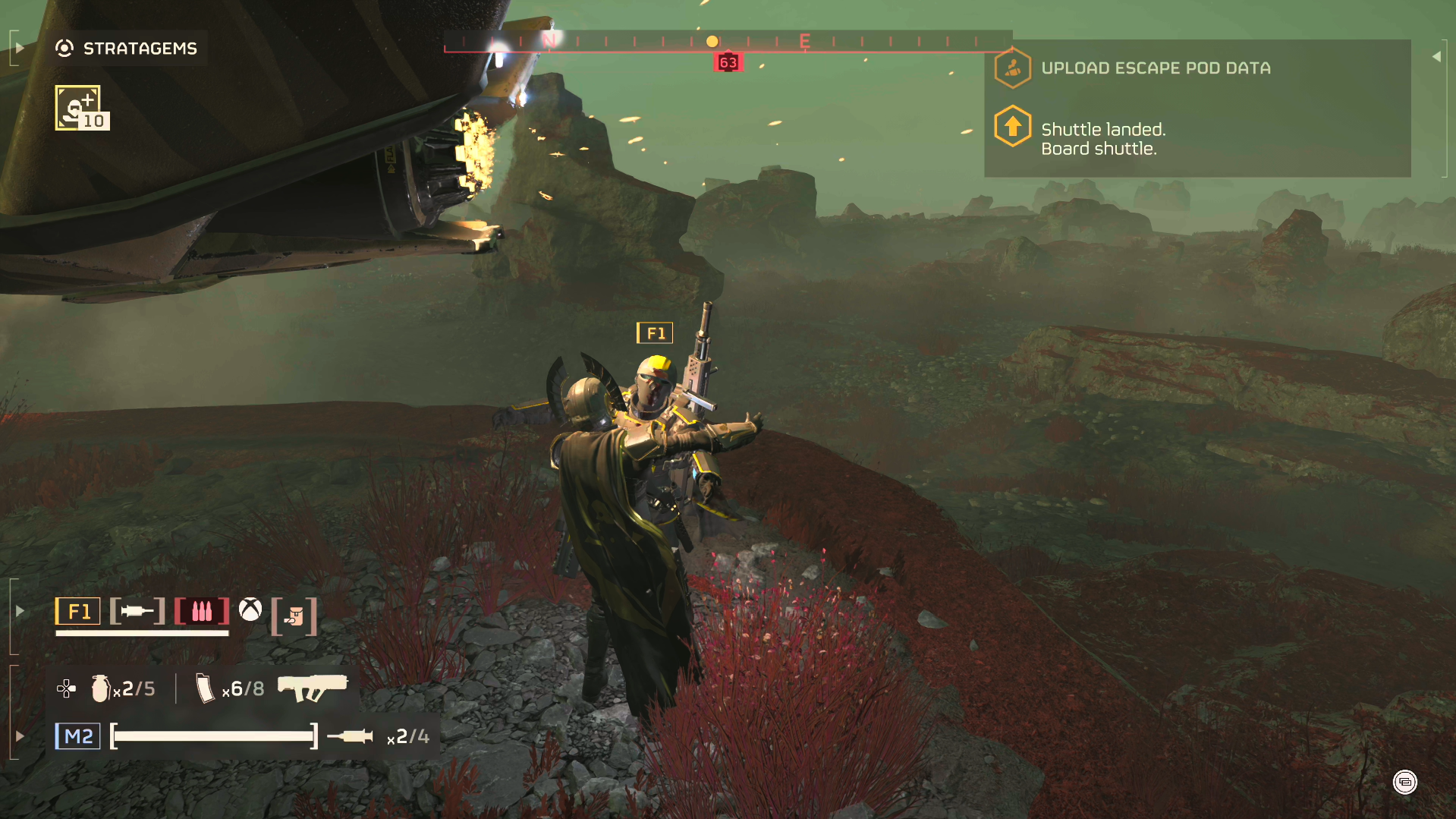Select the red ammo status icon
The image size is (1456, 819).
(201, 611)
